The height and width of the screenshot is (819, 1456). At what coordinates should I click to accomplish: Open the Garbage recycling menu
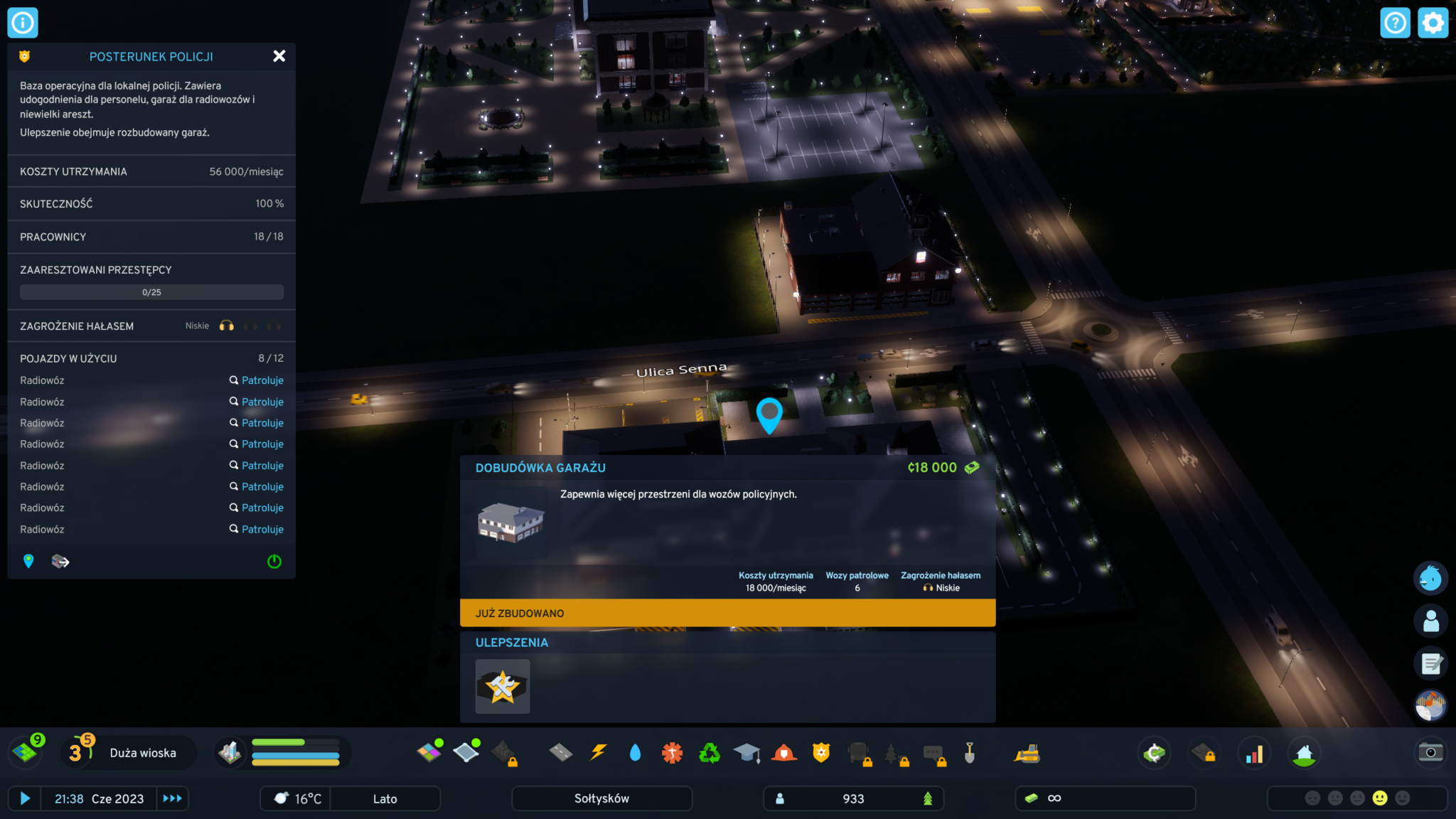pyautogui.click(x=709, y=753)
